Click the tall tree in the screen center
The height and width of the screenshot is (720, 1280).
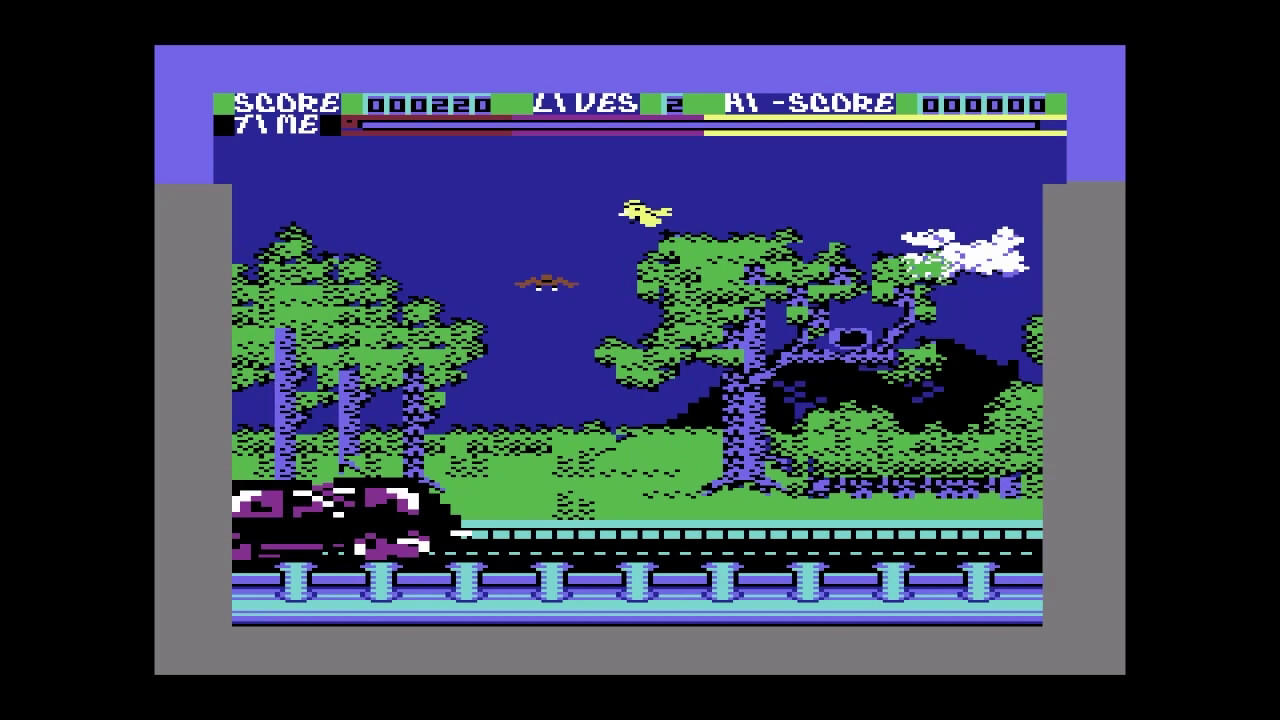tap(740, 400)
